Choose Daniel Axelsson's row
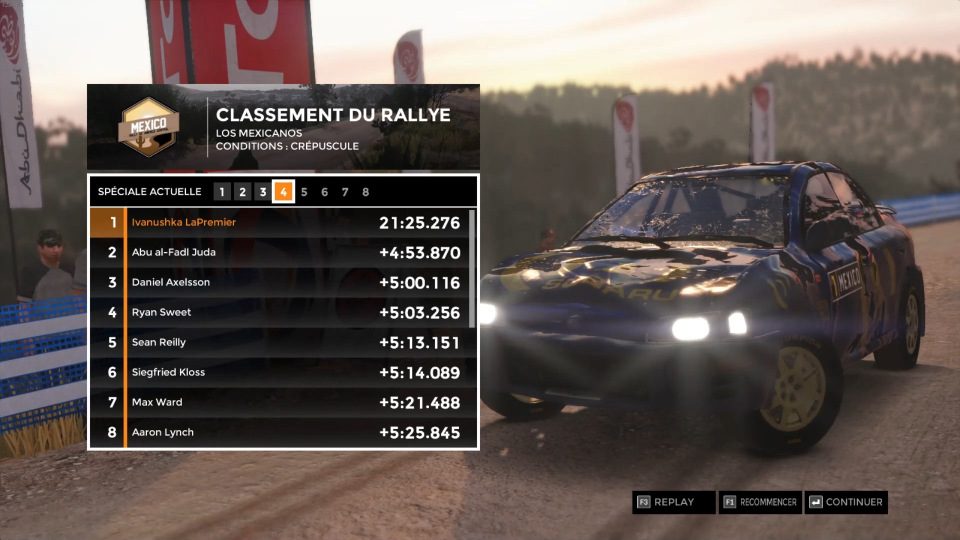 tap(278, 282)
